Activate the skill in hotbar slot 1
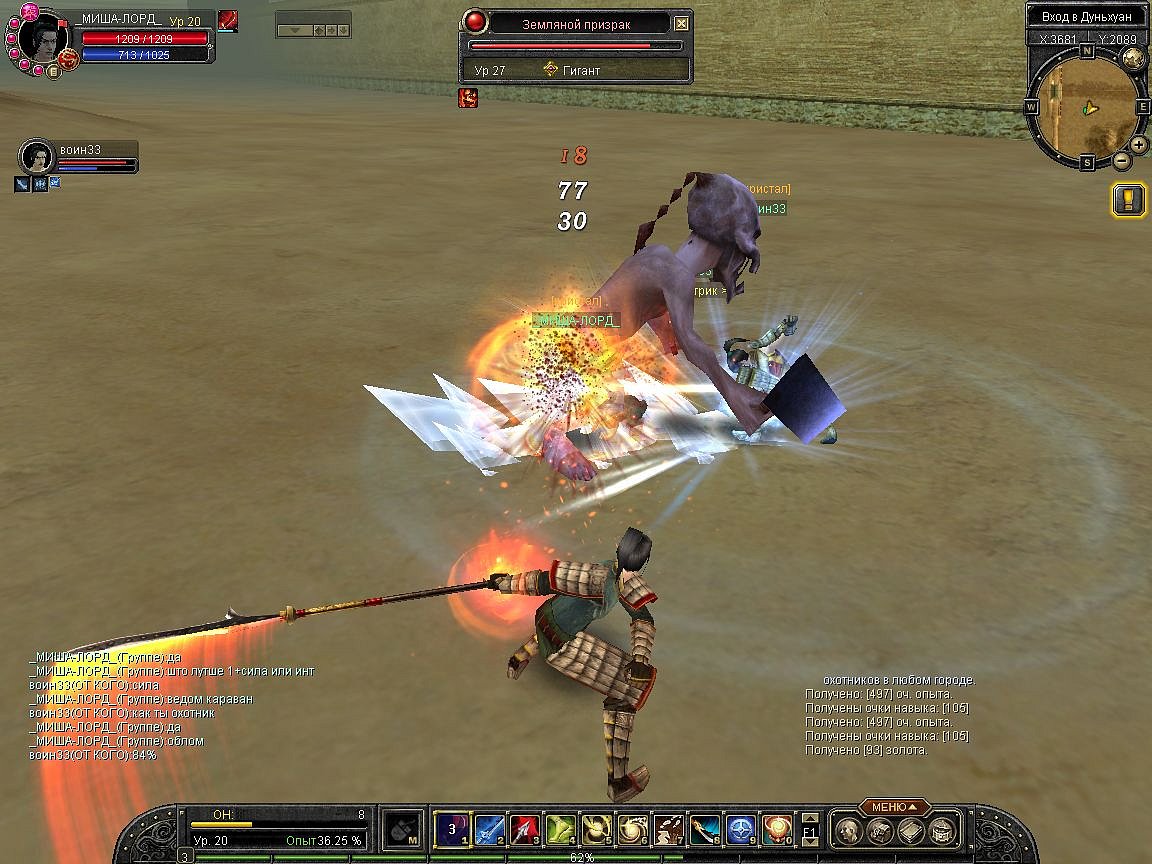This screenshot has width=1152, height=864. 451,828
